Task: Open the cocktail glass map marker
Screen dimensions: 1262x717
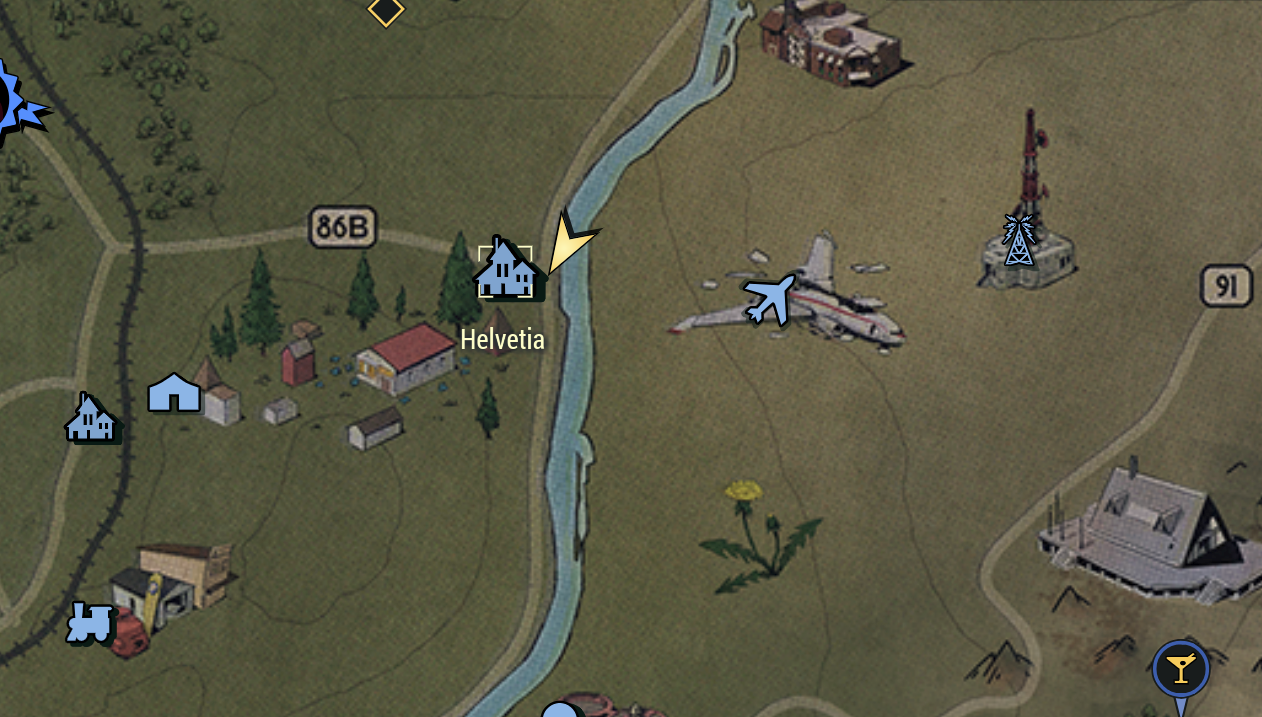Action: click(1180, 669)
